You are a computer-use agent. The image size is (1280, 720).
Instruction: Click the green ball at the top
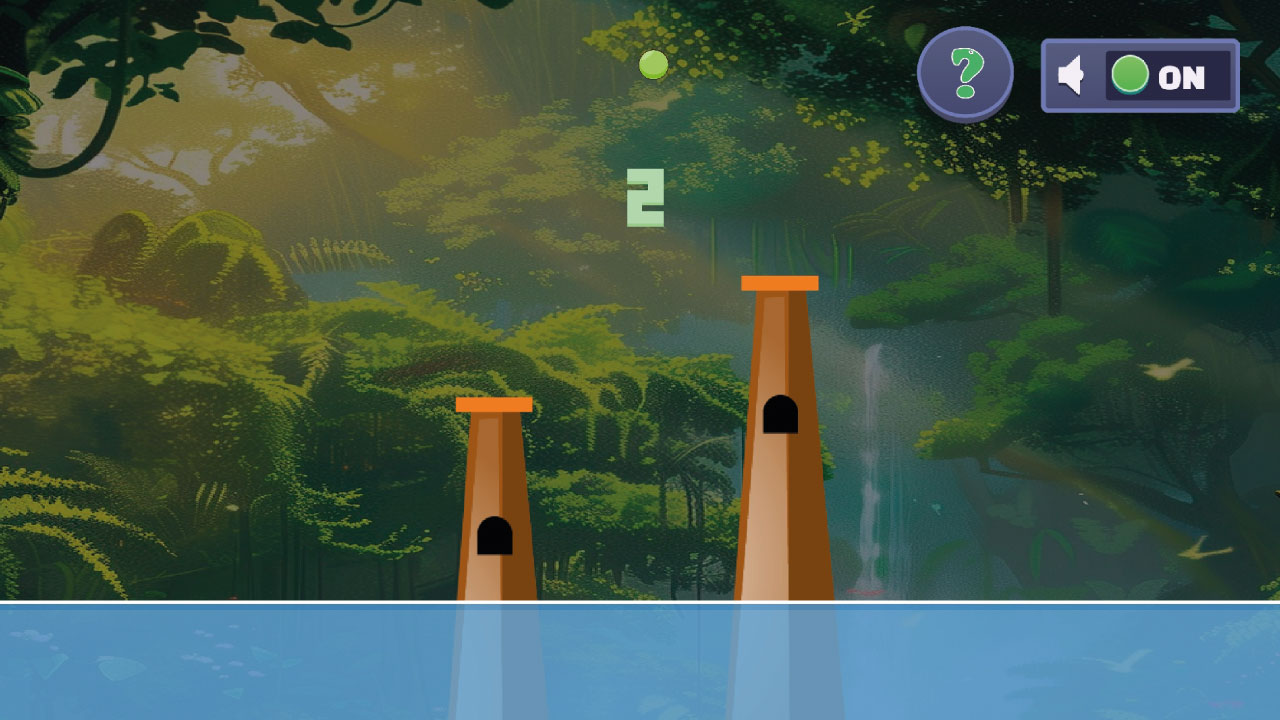654,64
